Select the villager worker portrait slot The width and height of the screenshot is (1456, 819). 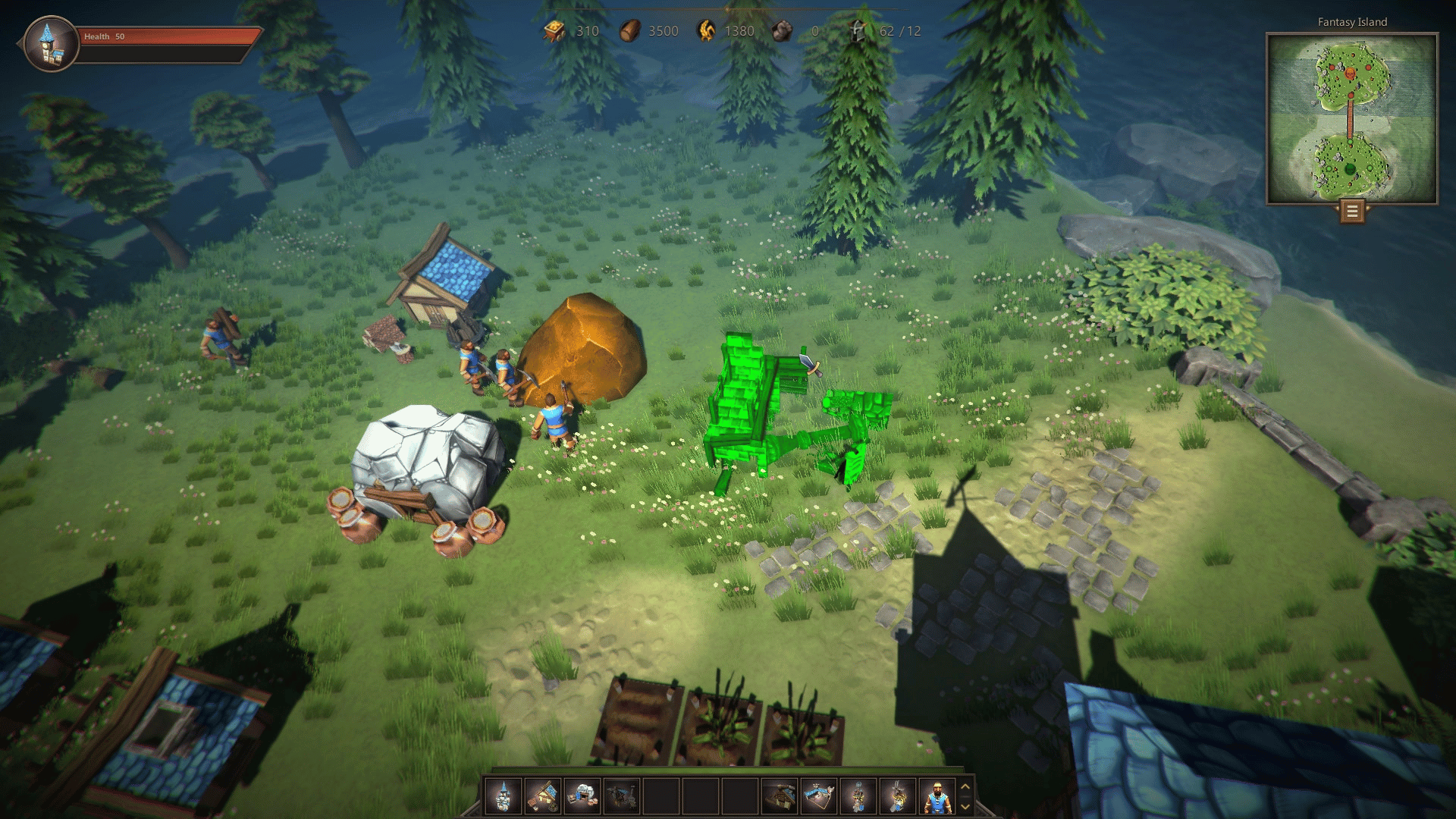(x=937, y=797)
